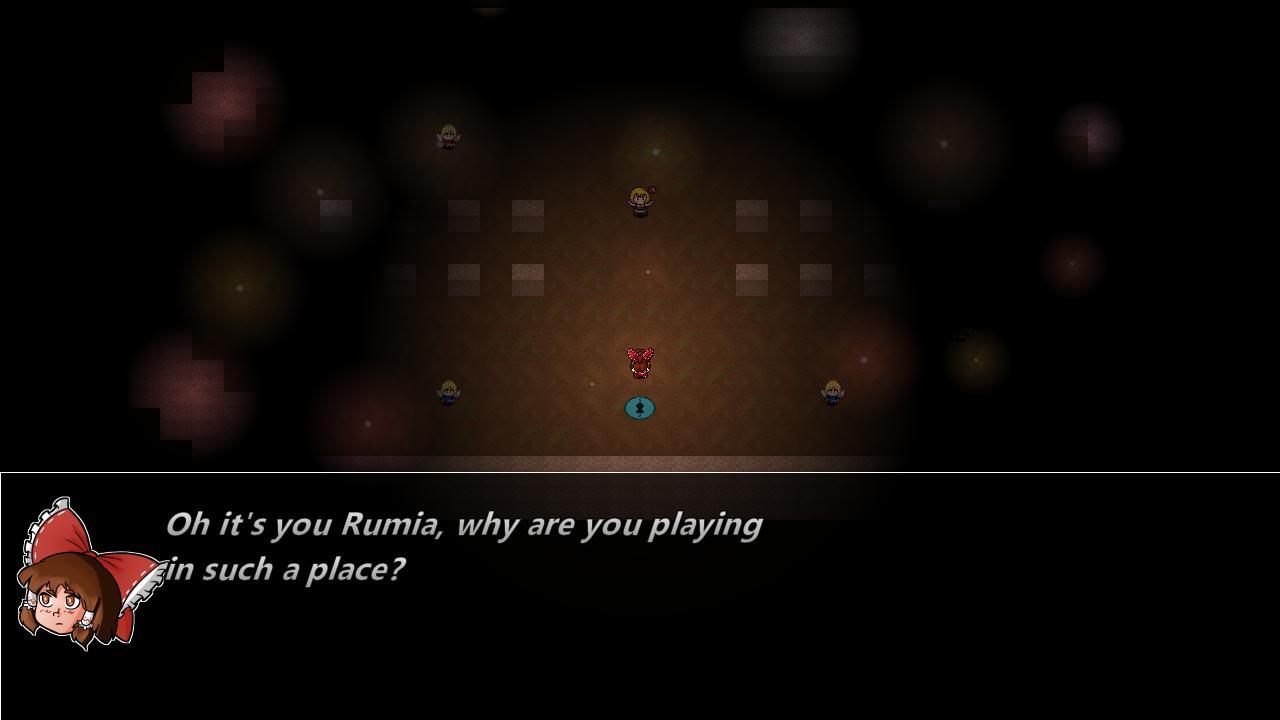Image resolution: width=1280 pixels, height=720 pixels.
Task: Select the fairy sprite on the bottom right
Action: [833, 391]
